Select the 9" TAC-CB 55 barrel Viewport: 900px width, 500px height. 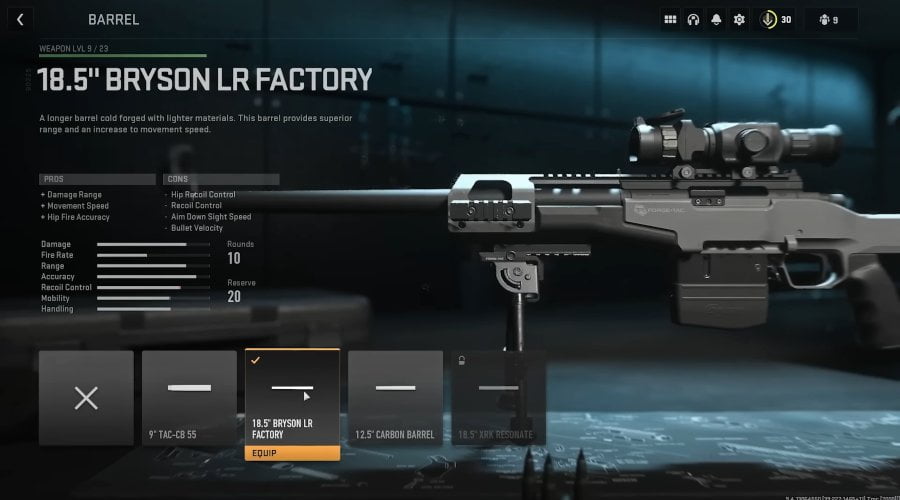tap(189, 397)
